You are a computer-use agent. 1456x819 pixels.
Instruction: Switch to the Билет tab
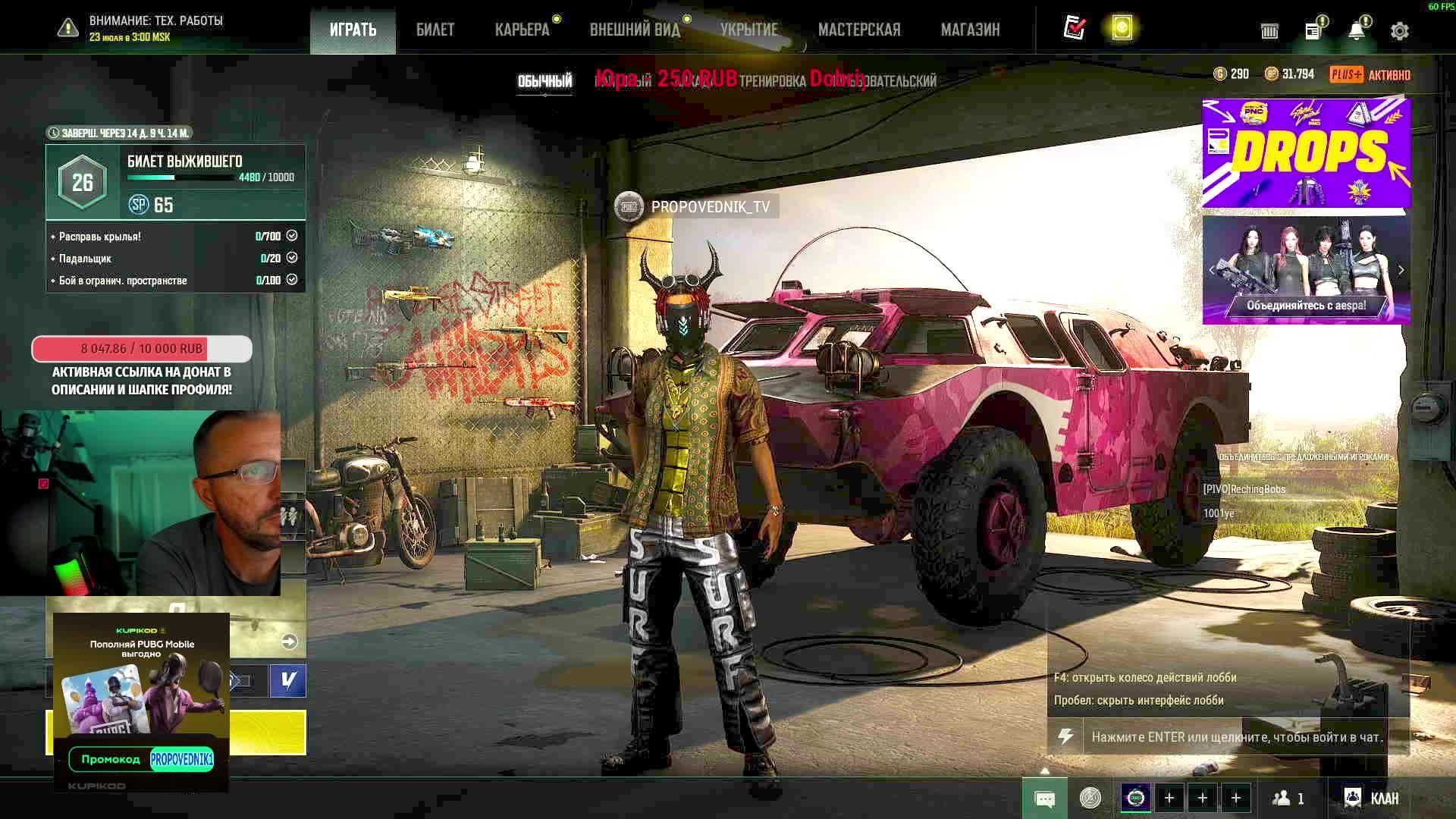(x=435, y=30)
